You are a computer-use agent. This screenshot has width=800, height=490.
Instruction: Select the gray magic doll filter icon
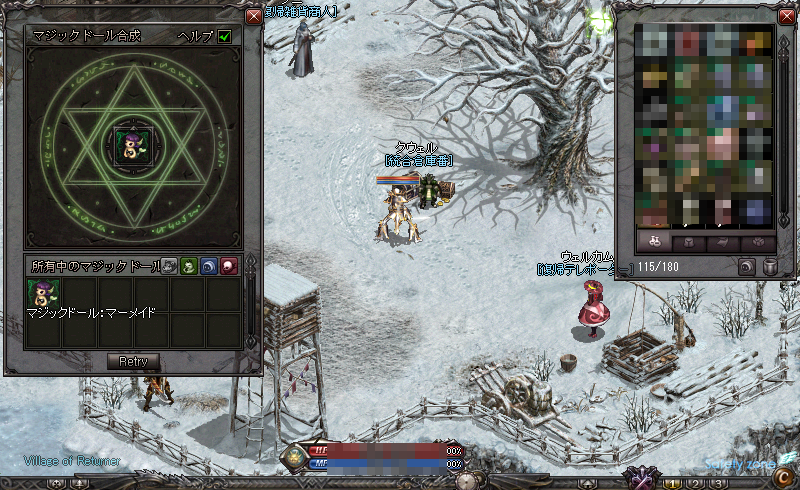pos(169,266)
